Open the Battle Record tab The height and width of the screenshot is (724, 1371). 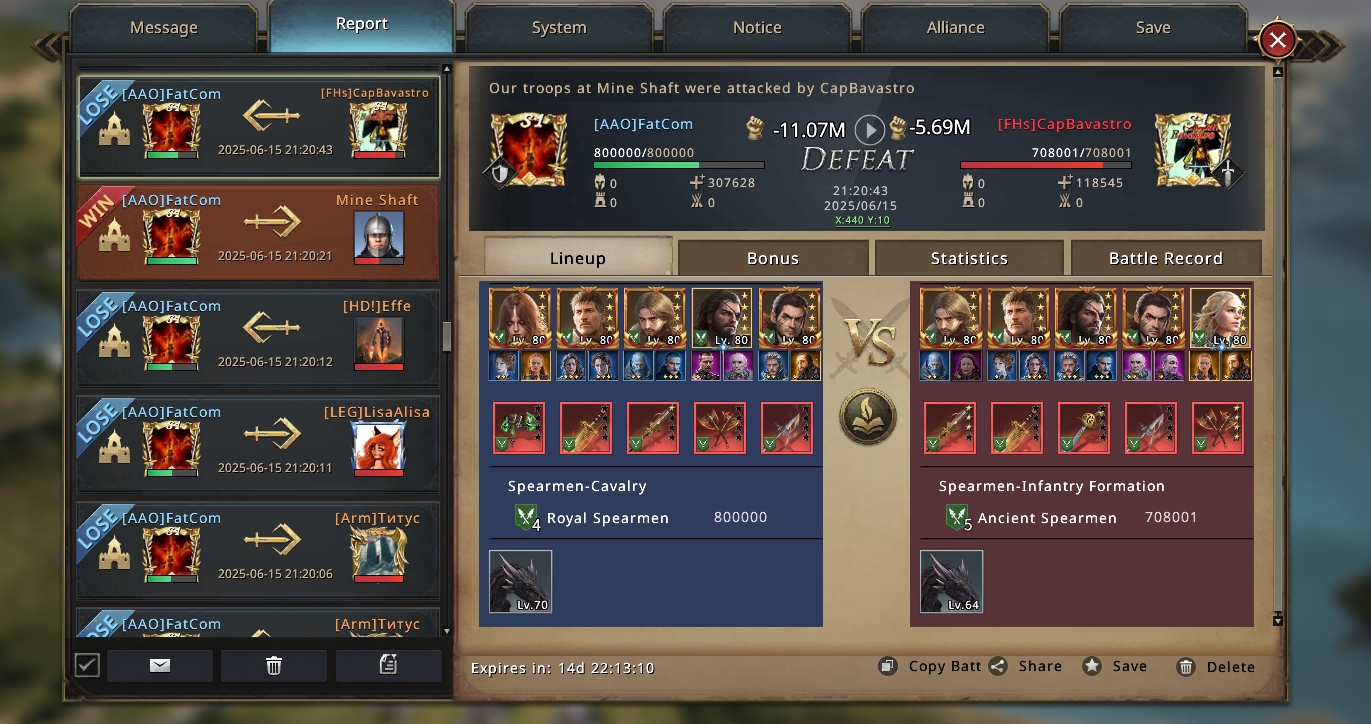coord(1165,258)
